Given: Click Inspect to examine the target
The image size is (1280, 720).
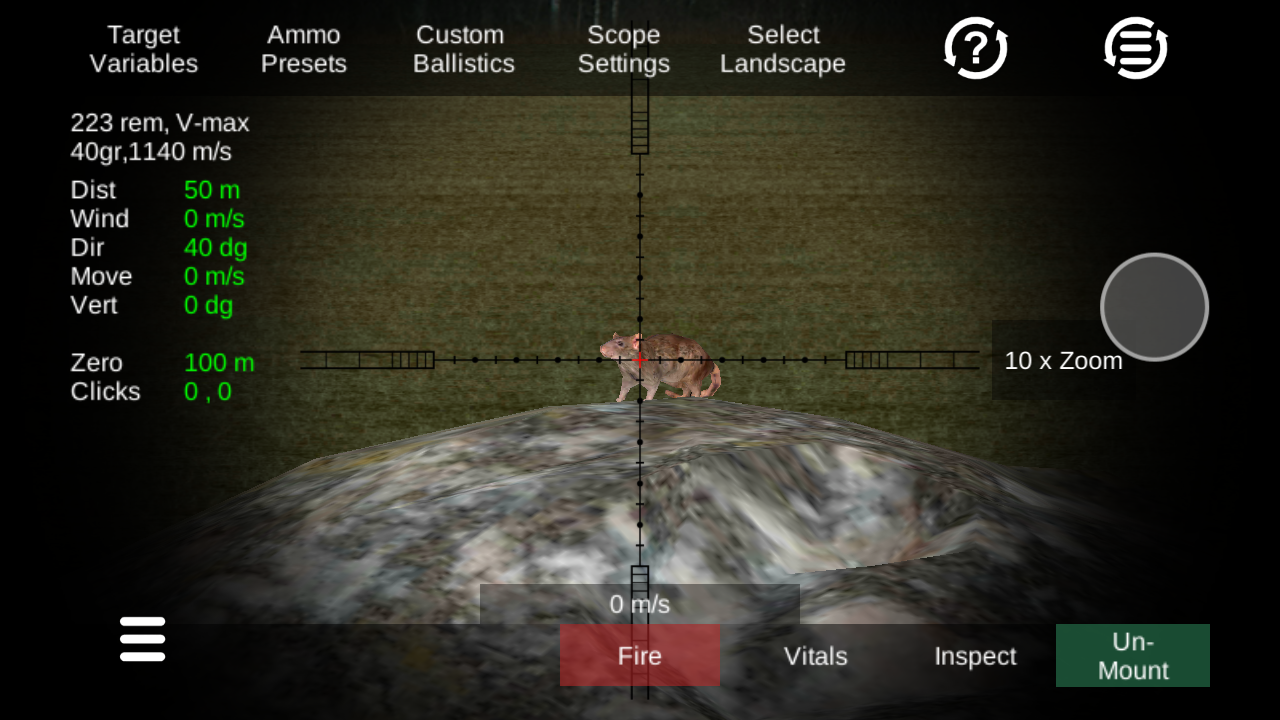Looking at the screenshot, I should pos(974,656).
